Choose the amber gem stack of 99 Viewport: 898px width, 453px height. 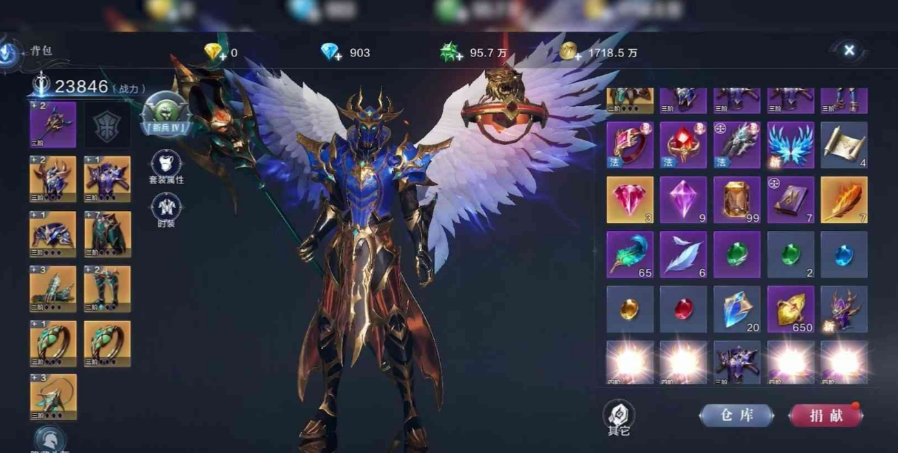click(737, 199)
